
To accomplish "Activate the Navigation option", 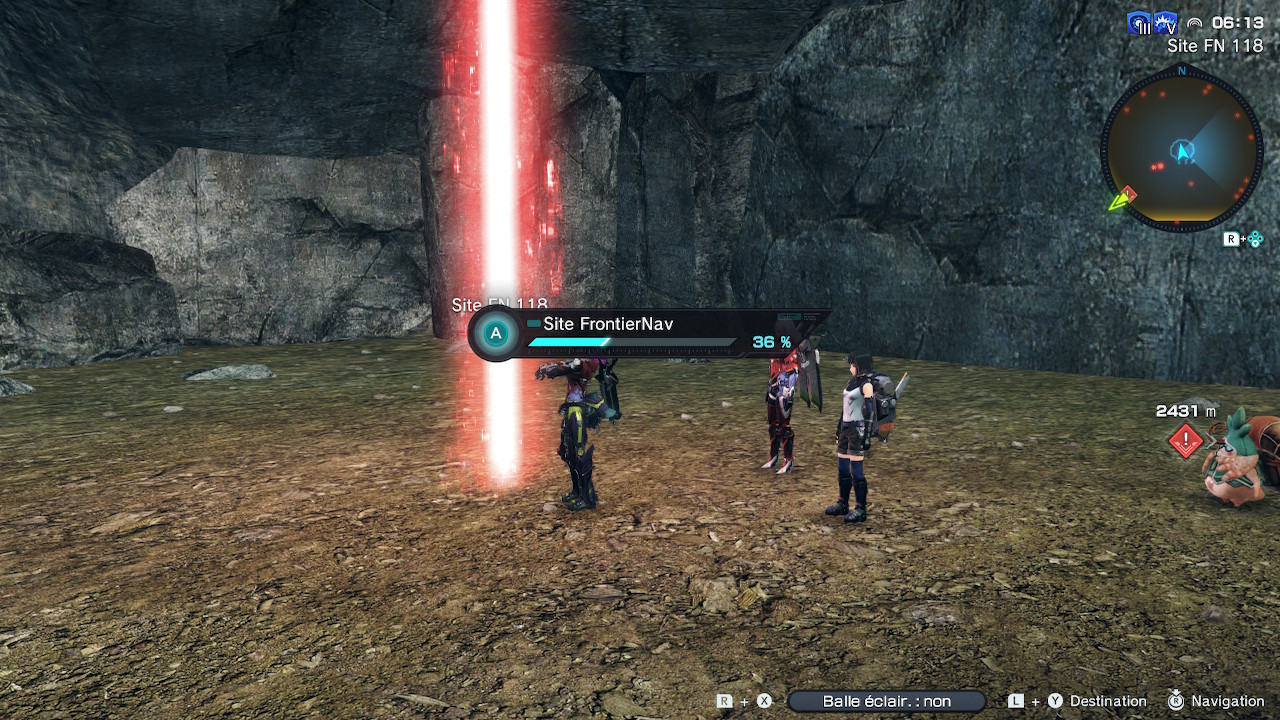I will tap(1227, 702).
